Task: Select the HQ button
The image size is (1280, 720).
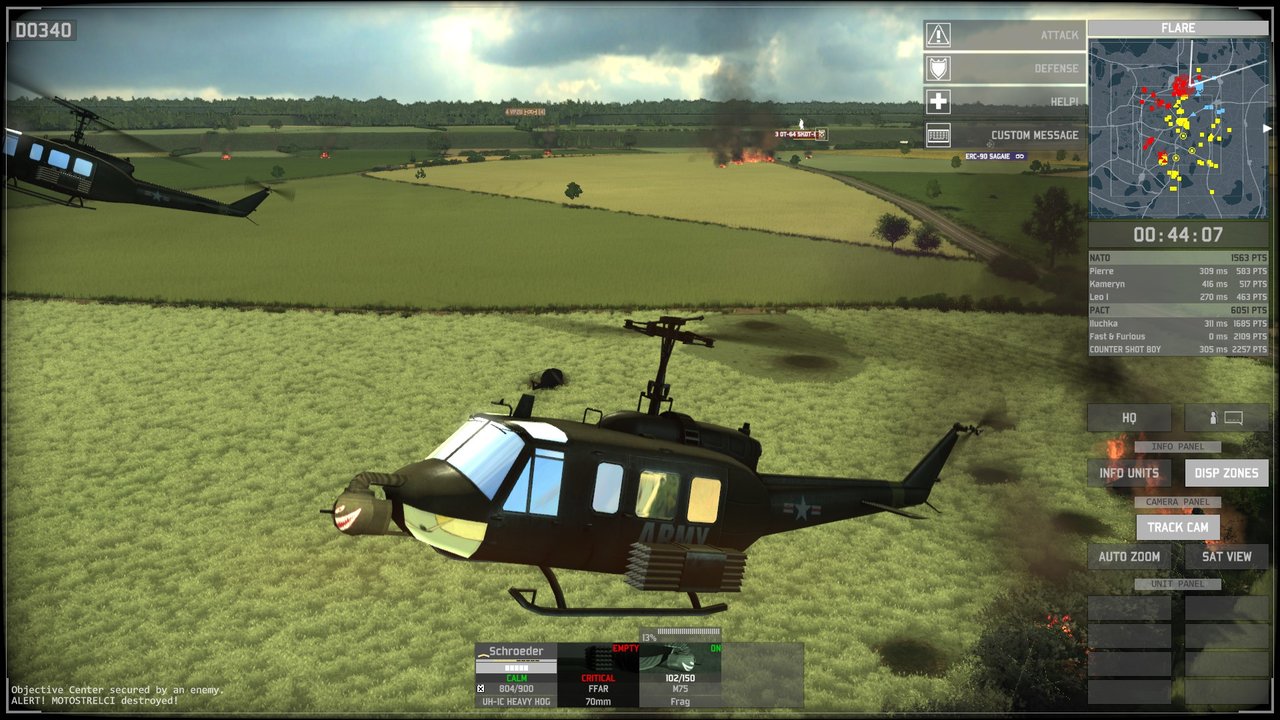Action: [1129, 418]
